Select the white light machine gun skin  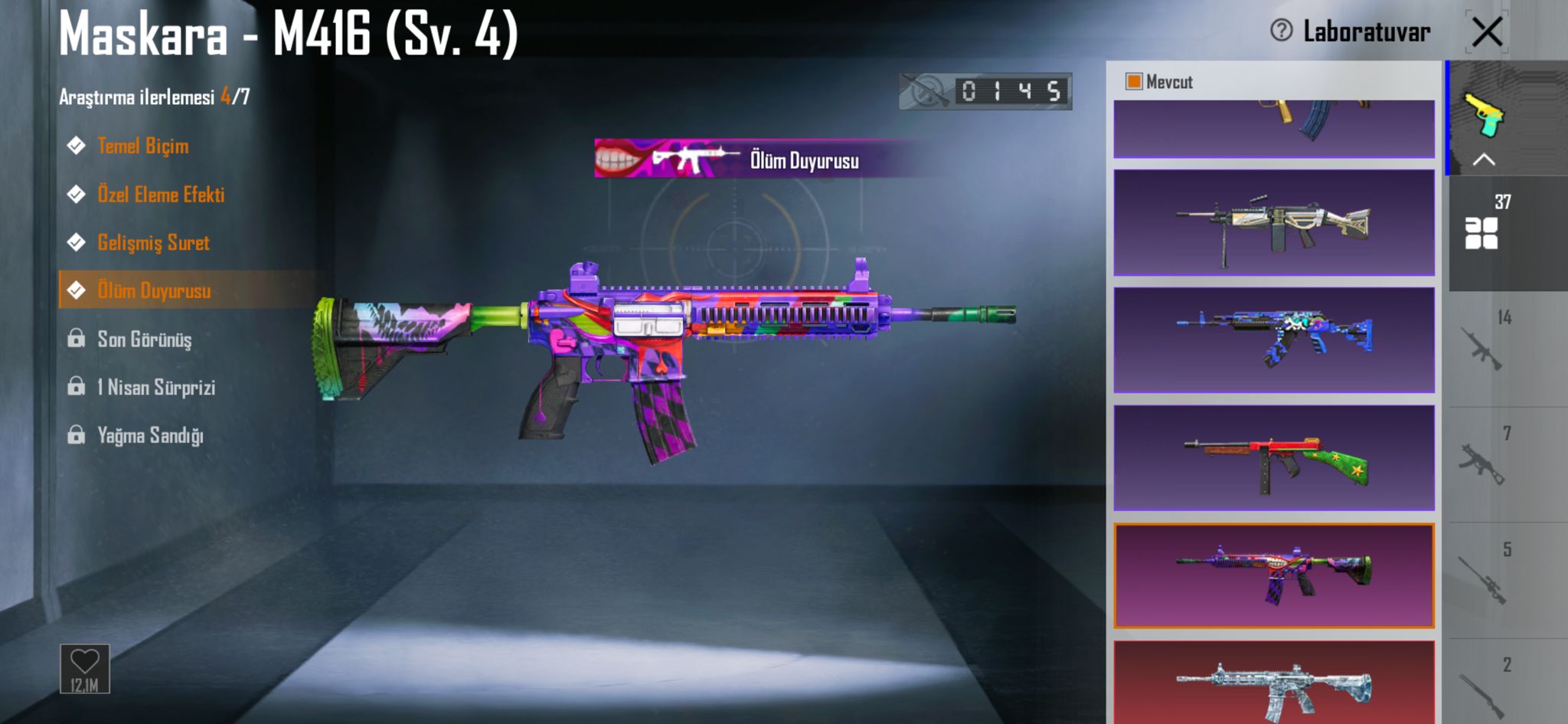coord(1273,223)
